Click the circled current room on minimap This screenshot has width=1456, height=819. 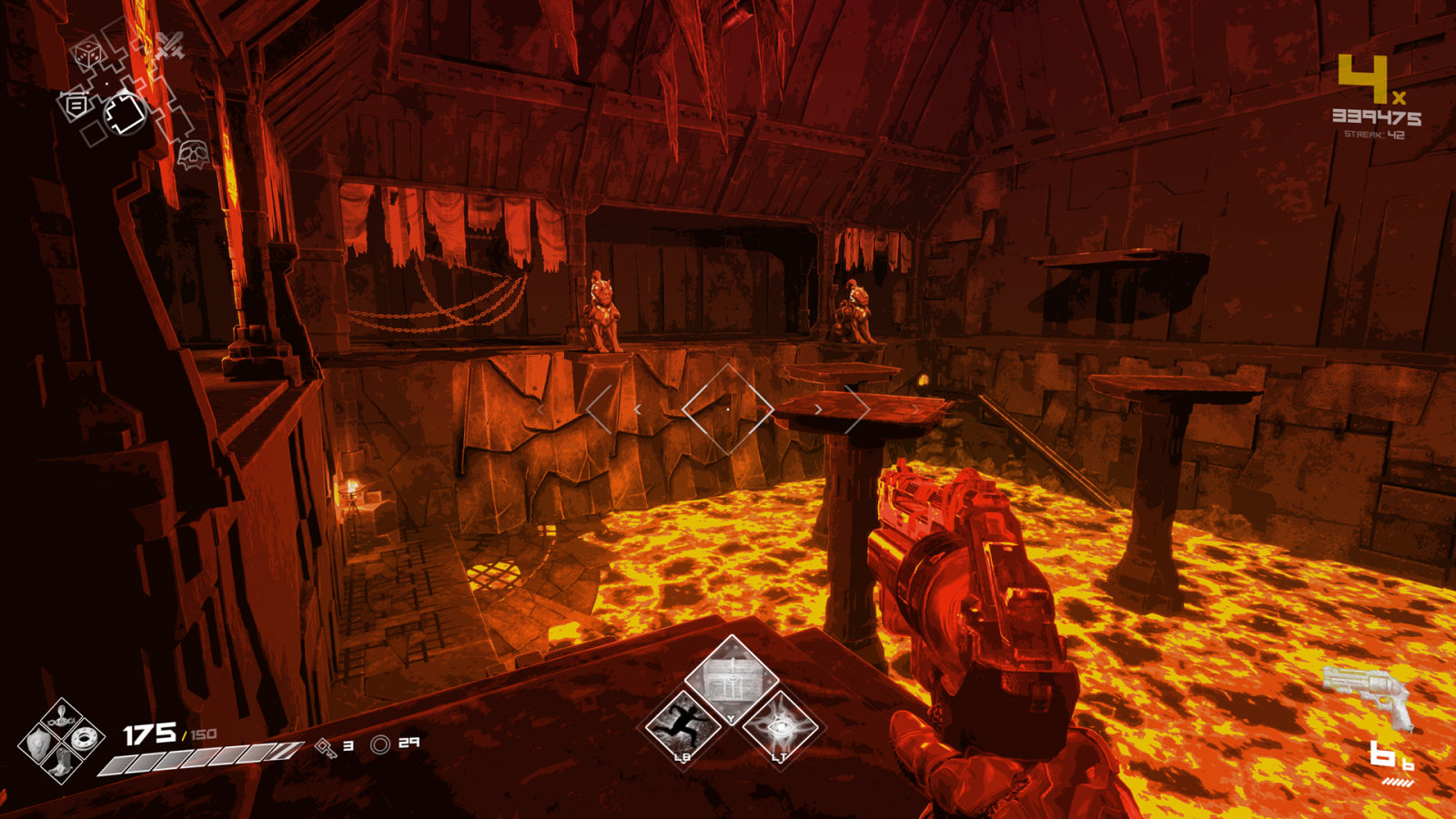click(124, 114)
